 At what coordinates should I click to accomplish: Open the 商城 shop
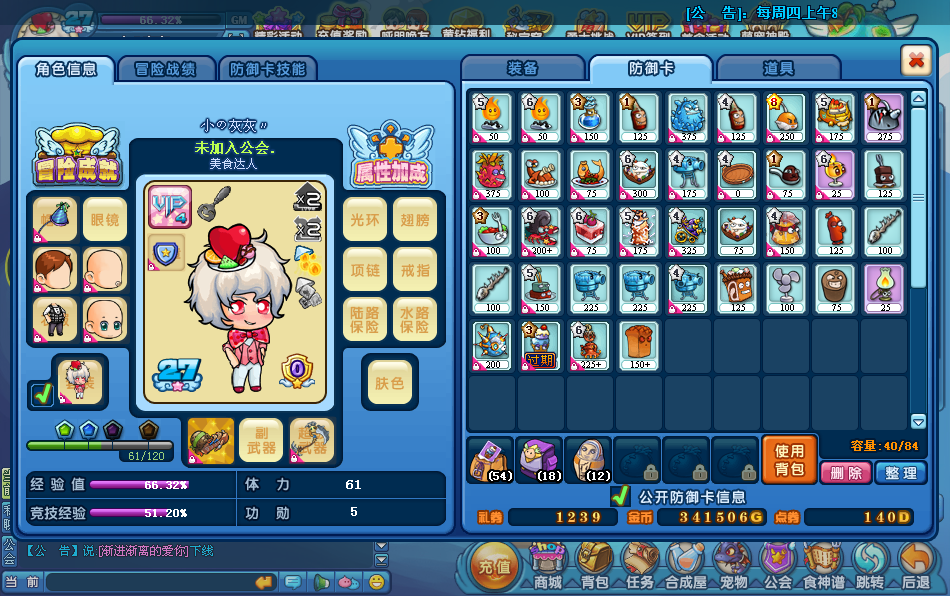tap(547, 566)
